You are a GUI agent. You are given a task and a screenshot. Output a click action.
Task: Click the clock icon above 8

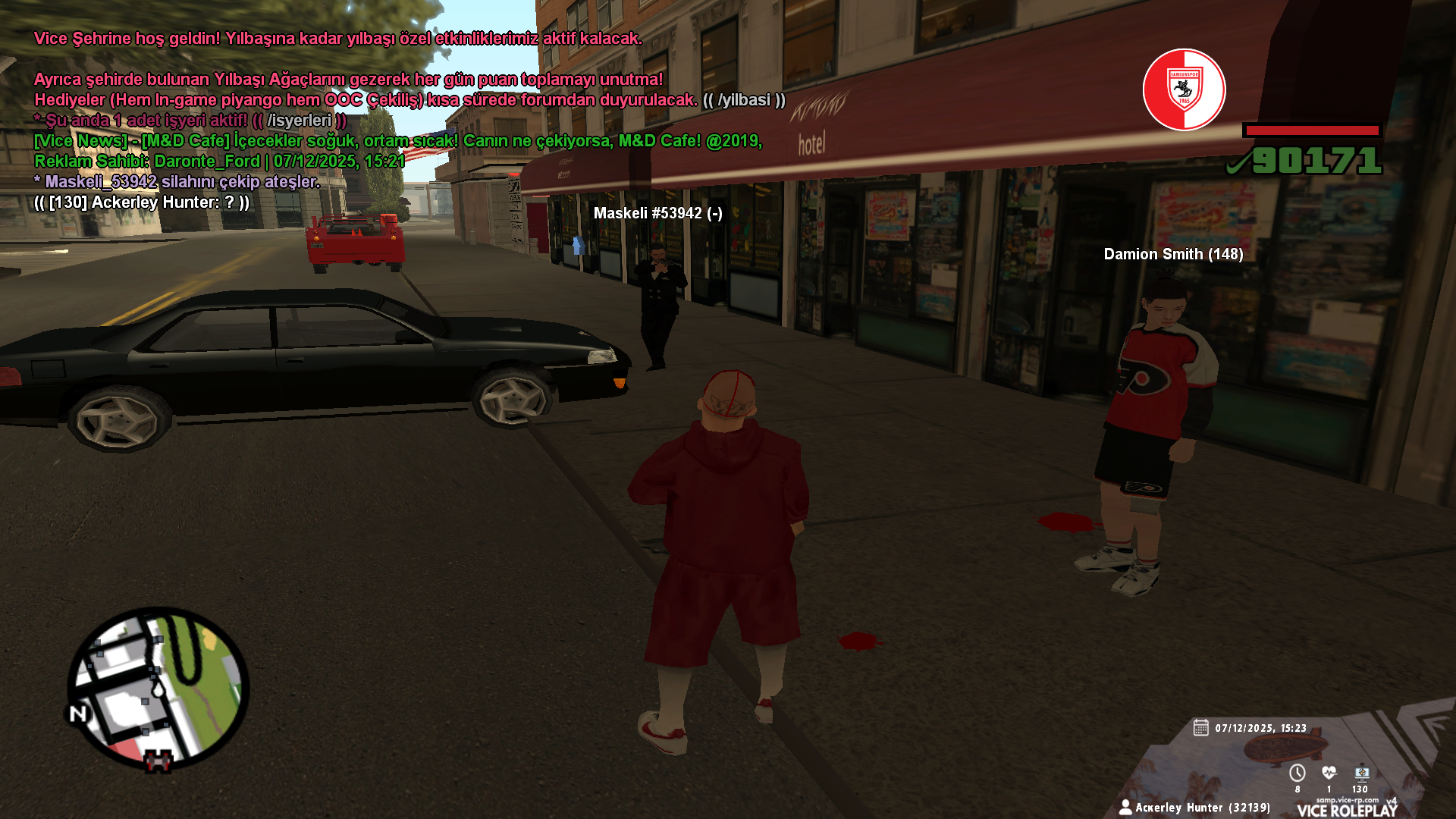(1298, 773)
